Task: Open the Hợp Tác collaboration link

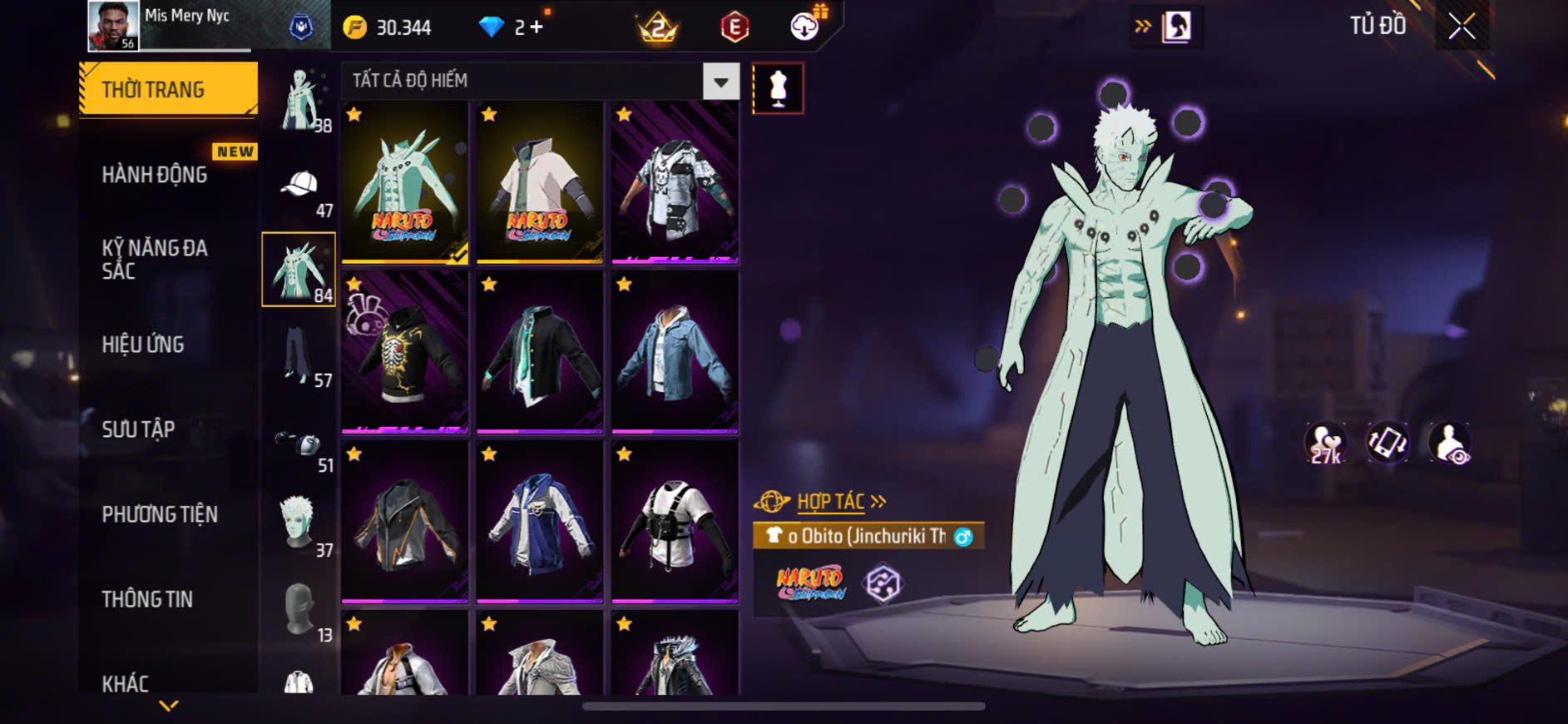Action: click(832, 502)
